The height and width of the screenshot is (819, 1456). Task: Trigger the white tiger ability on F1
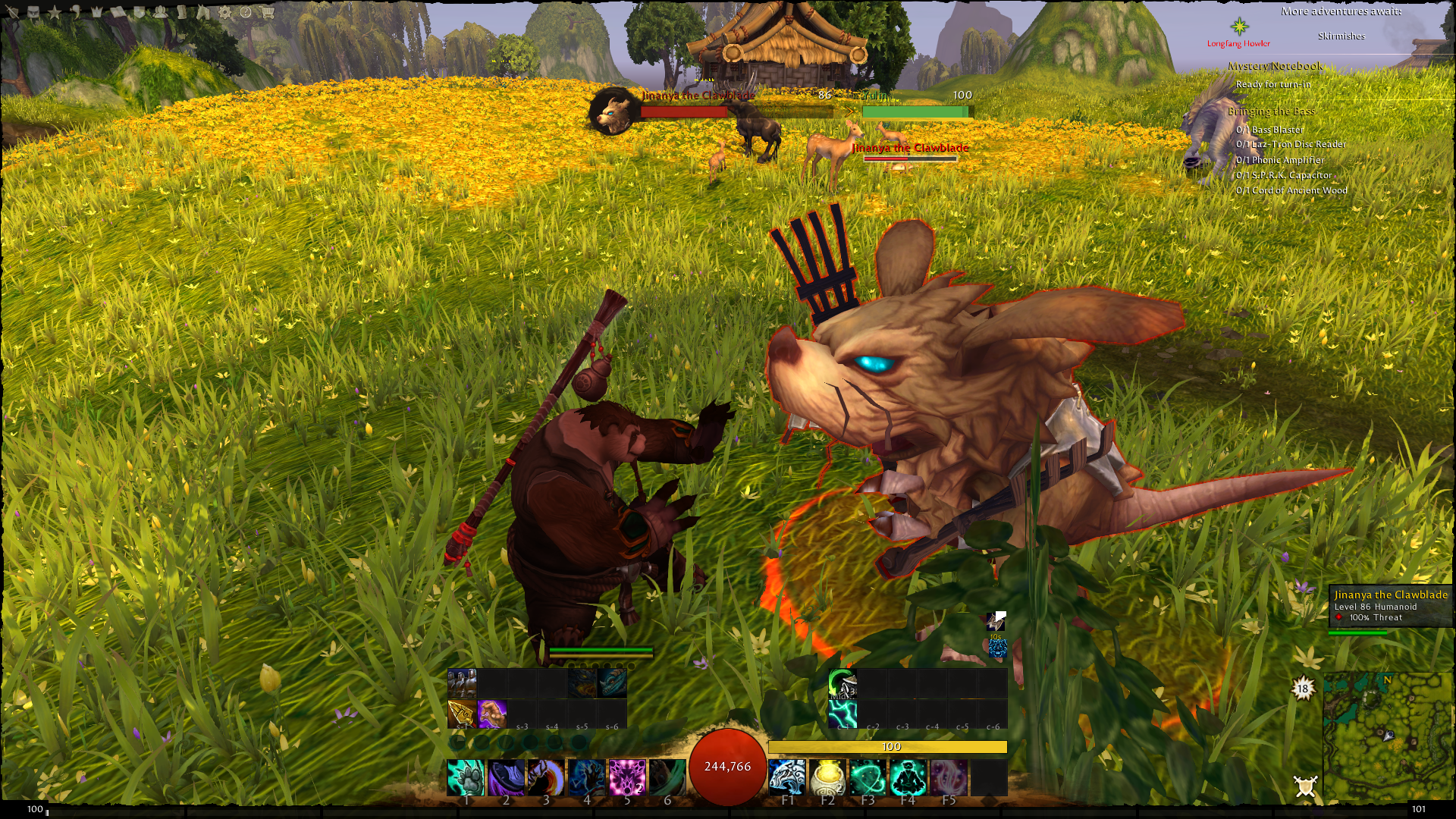(x=787, y=777)
